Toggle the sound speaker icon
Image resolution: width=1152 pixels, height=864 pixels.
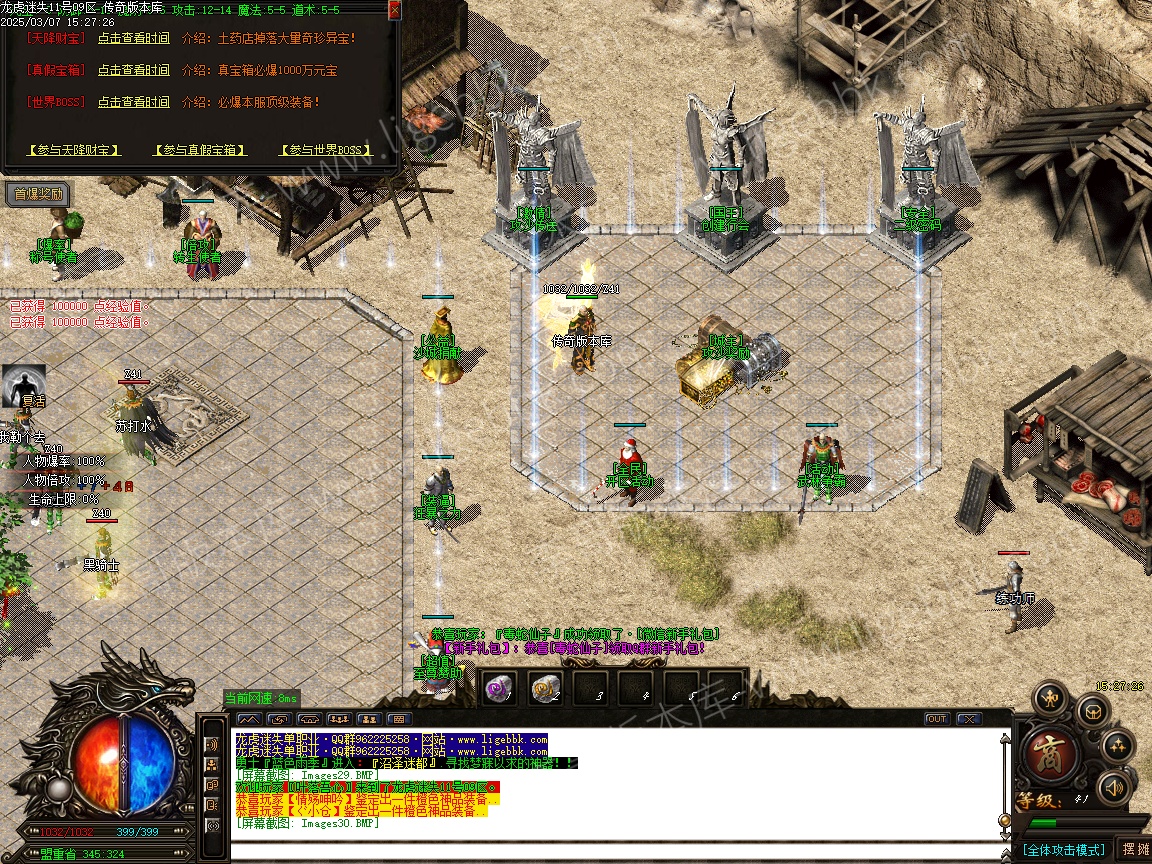1112,789
